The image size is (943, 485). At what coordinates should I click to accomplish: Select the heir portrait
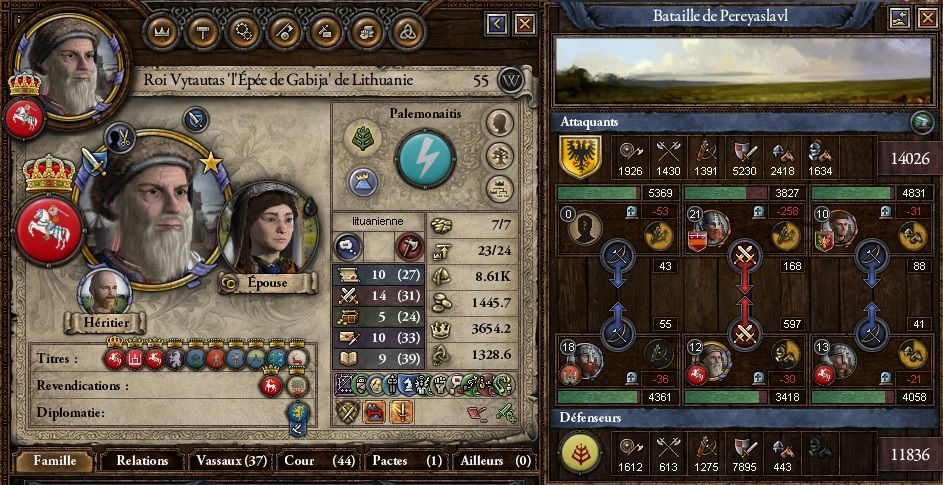pos(105,291)
